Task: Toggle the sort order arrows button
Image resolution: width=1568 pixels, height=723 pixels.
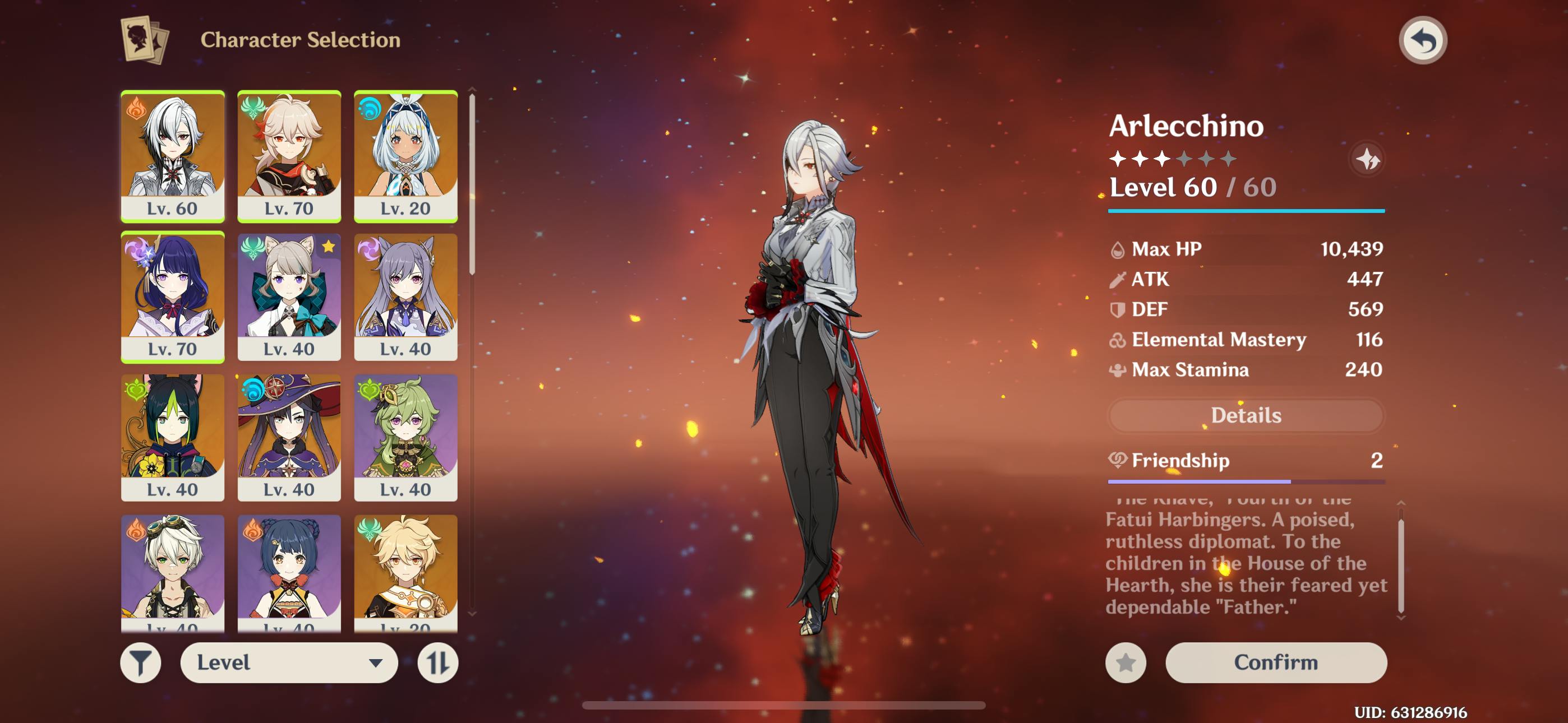Action: click(437, 662)
